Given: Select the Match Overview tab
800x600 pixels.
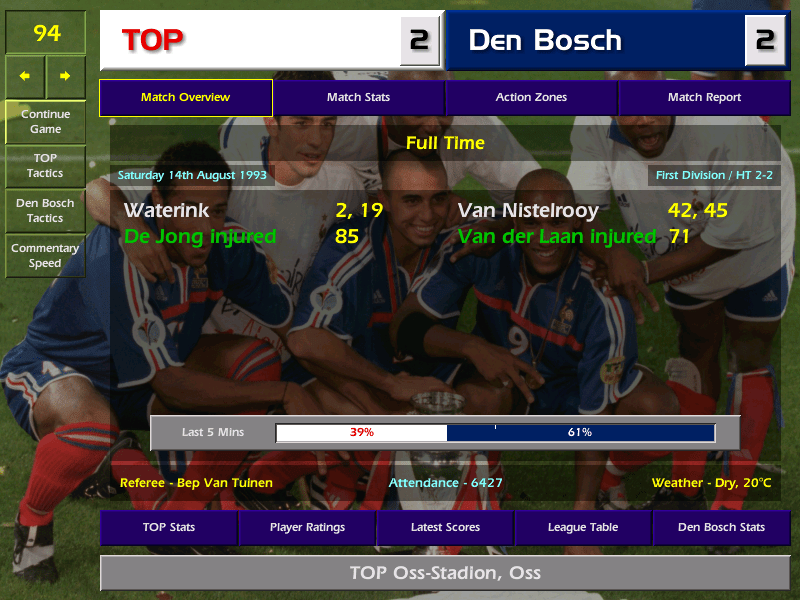Looking at the screenshot, I should click(x=185, y=98).
